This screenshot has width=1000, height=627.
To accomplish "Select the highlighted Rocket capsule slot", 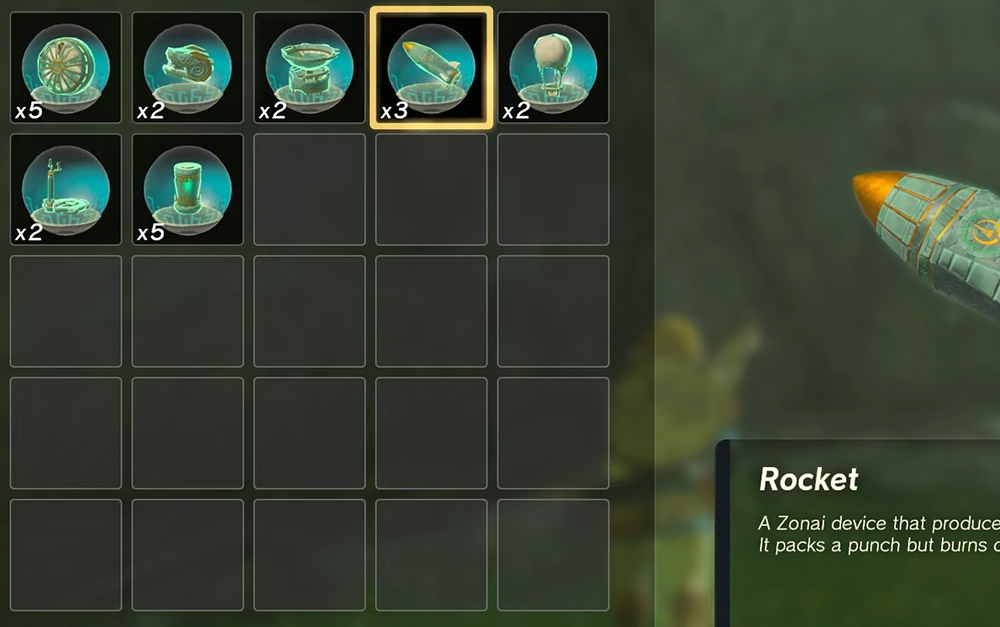I will pos(432,68).
